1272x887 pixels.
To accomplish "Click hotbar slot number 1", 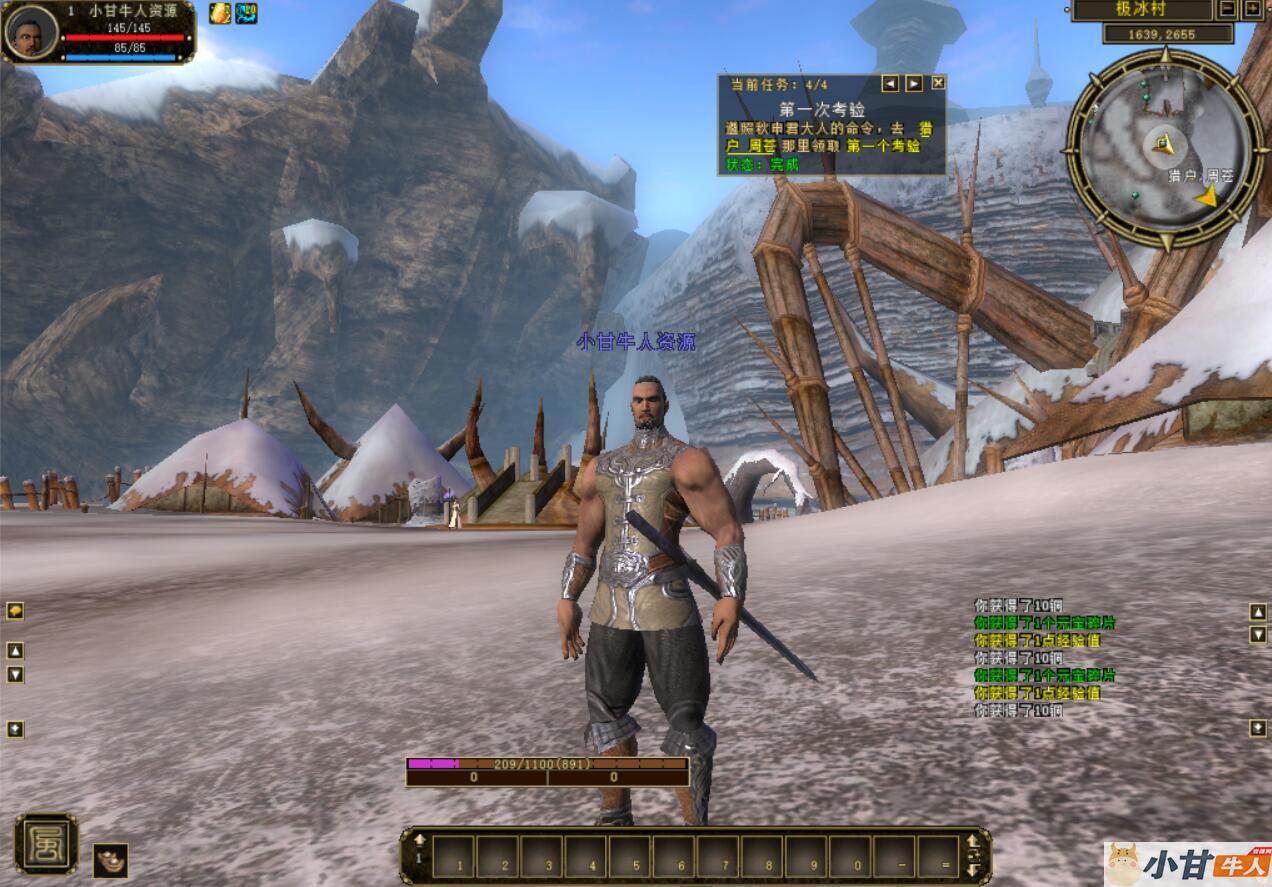I will [453, 857].
